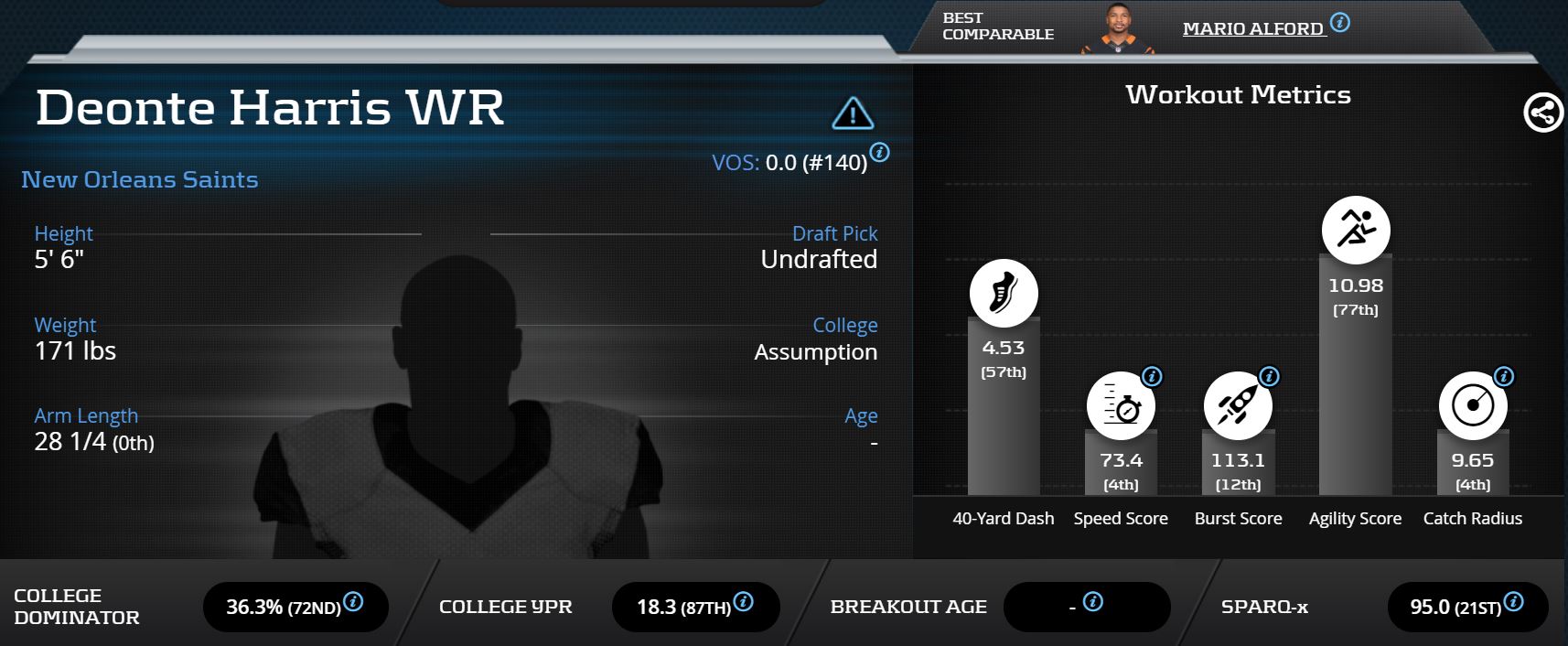1568x646 pixels.
Task: Show Burst Score info tooltip icon
Action: [x=1269, y=376]
